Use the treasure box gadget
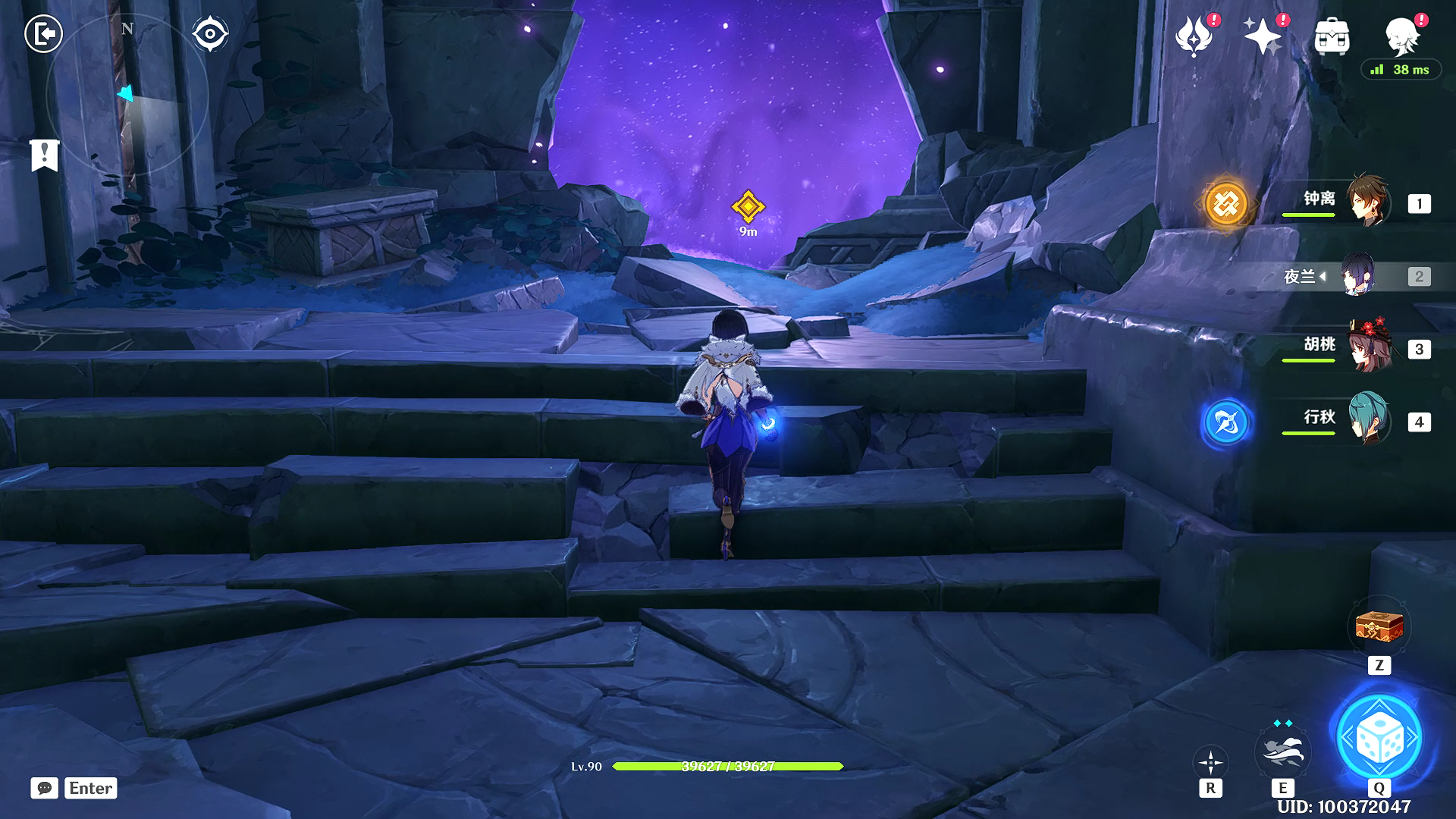The image size is (1456, 819). 1379,627
